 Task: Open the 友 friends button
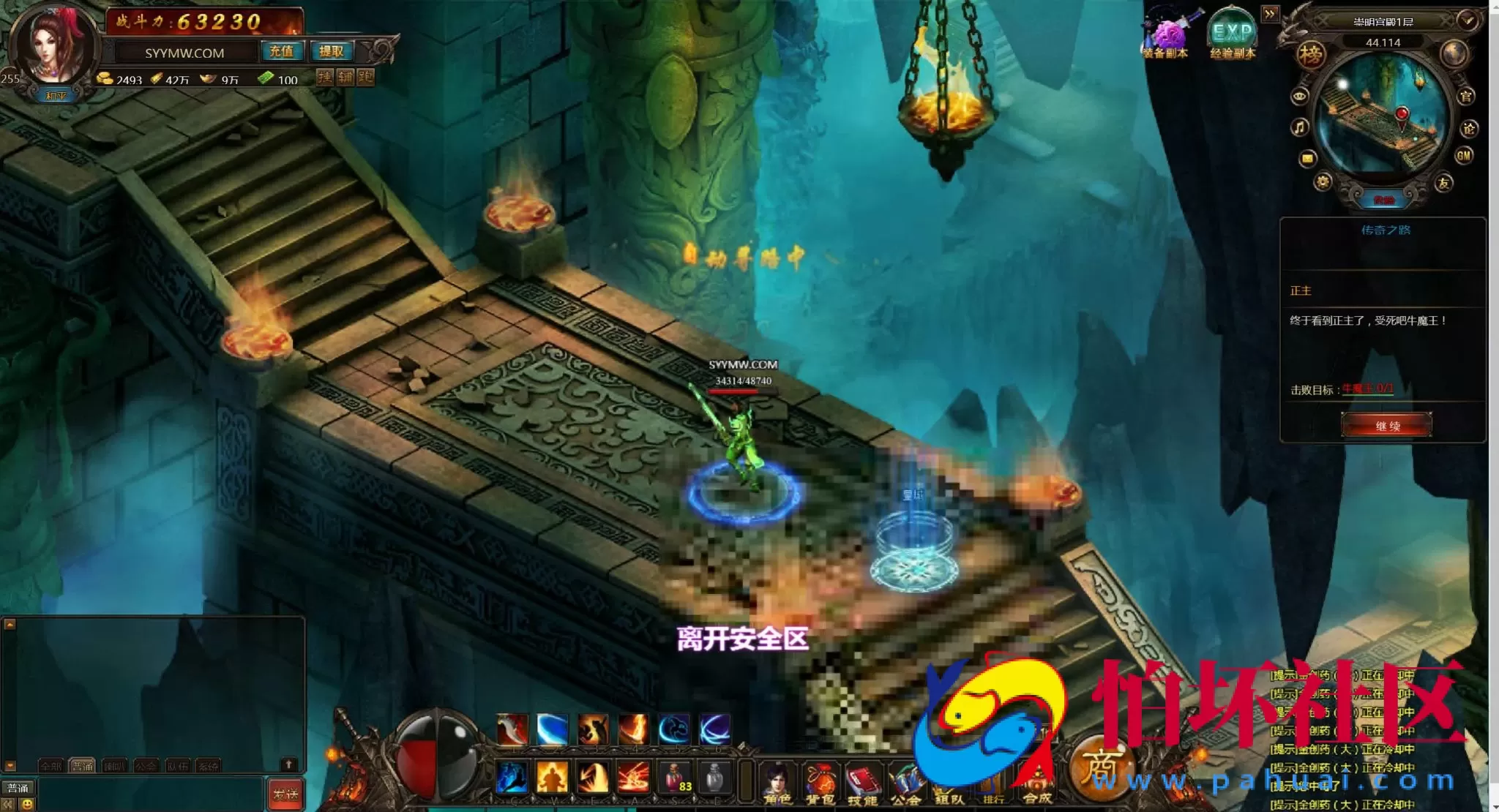point(1443,183)
